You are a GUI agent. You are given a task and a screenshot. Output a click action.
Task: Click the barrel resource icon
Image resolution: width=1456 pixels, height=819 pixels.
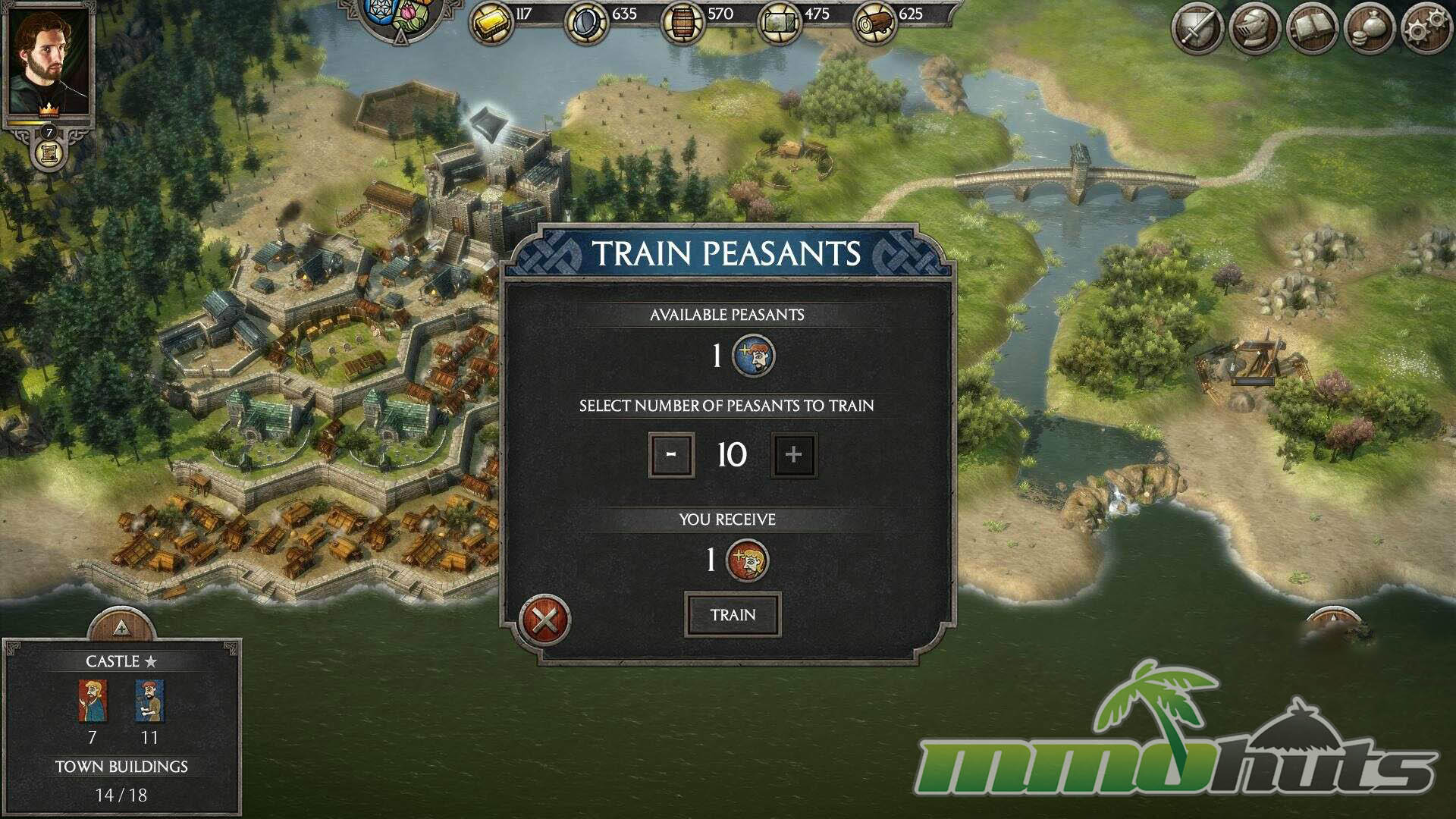pos(682,23)
